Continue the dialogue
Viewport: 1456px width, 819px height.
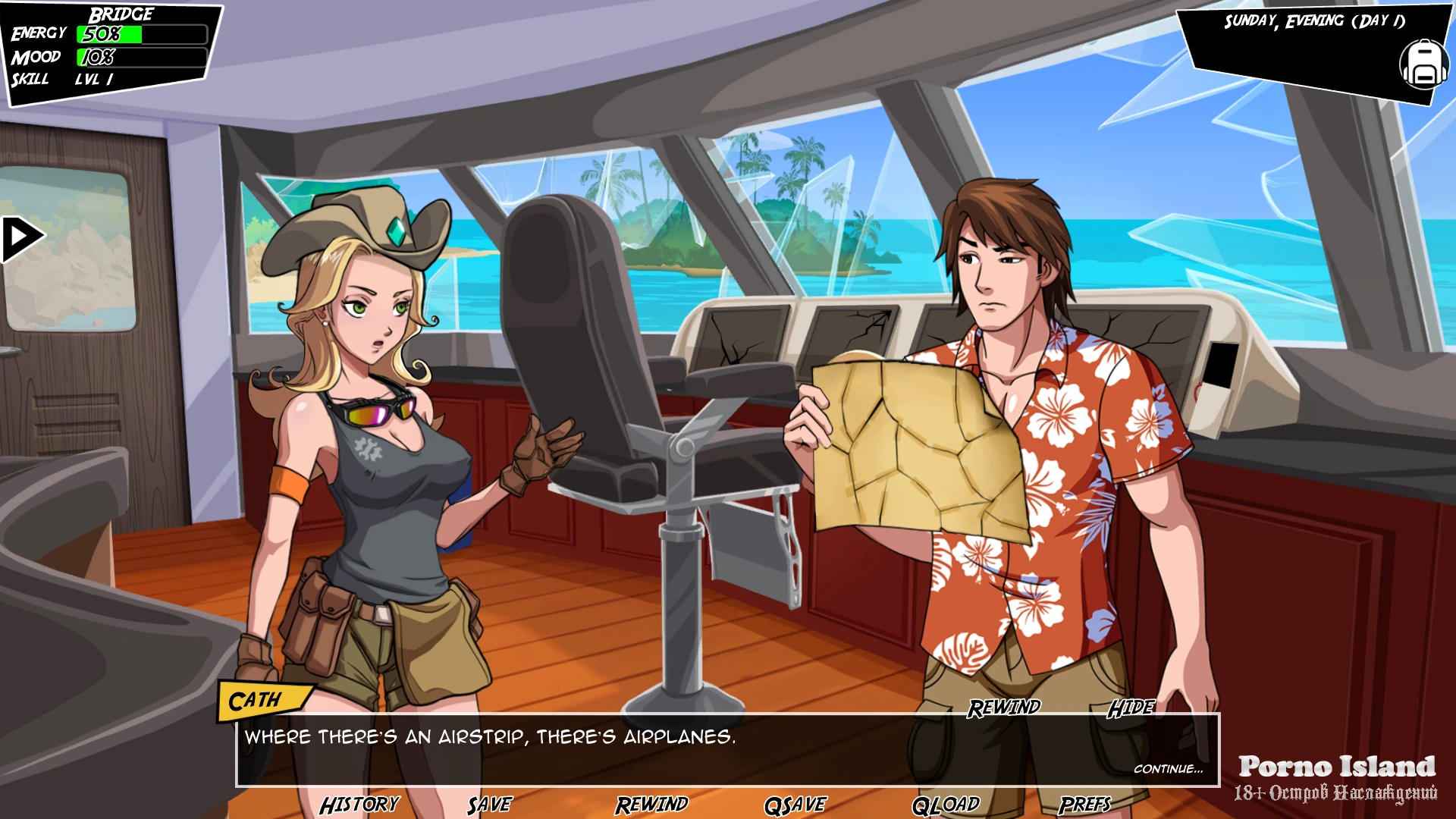[x=1168, y=769]
